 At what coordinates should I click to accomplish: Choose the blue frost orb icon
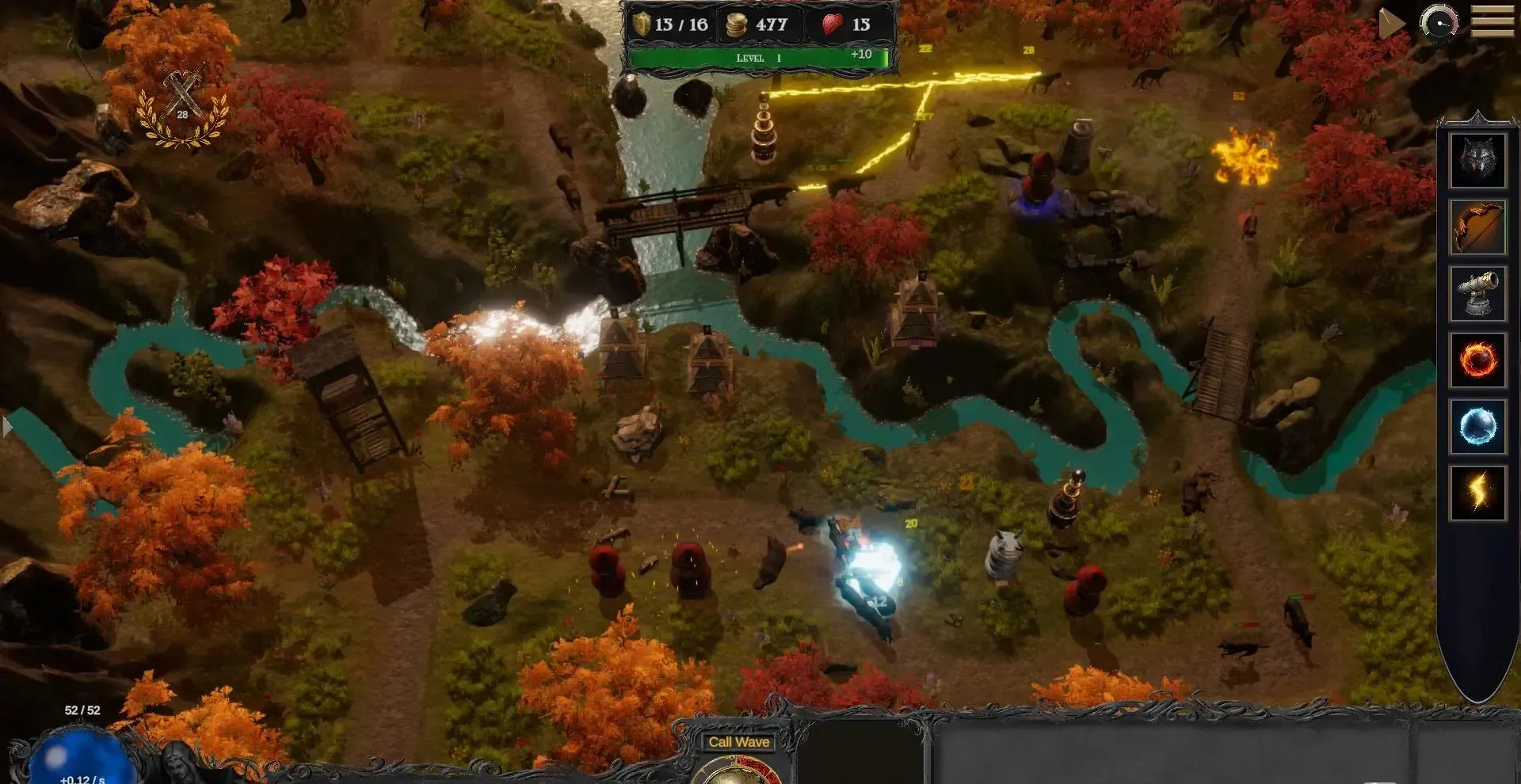point(1477,427)
